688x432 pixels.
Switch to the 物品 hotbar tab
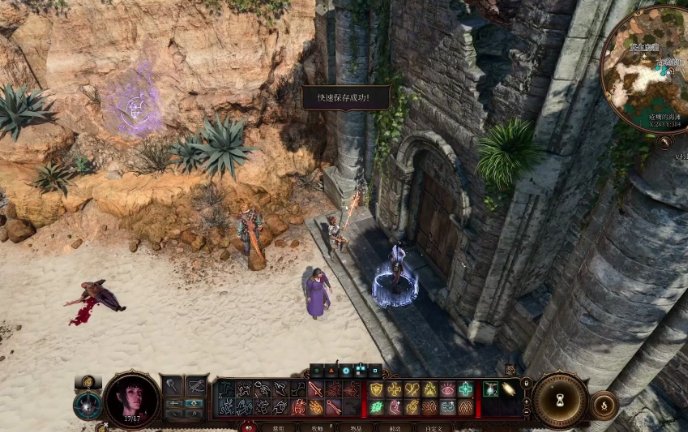[x=355, y=428]
